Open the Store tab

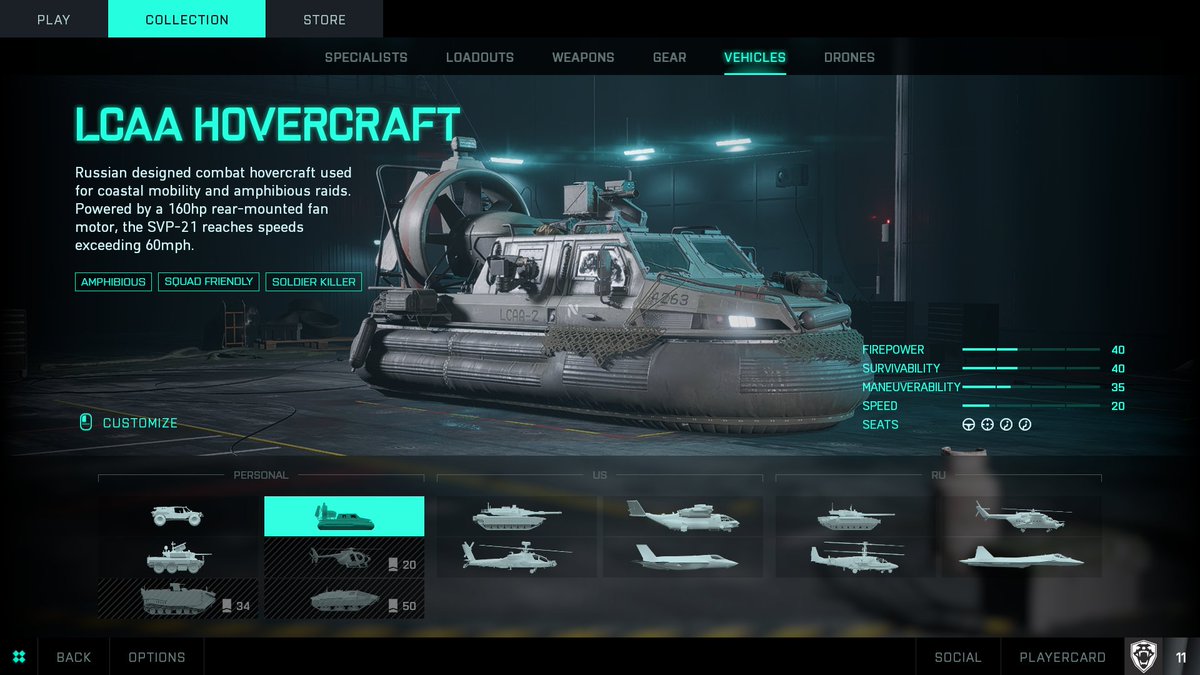pyautogui.click(x=324, y=19)
